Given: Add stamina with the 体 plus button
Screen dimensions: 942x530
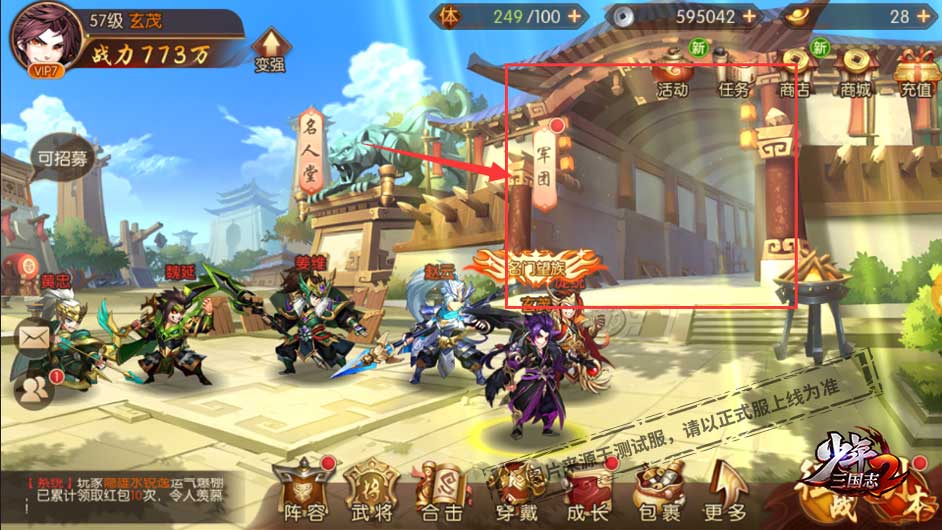Looking at the screenshot, I should tap(574, 17).
